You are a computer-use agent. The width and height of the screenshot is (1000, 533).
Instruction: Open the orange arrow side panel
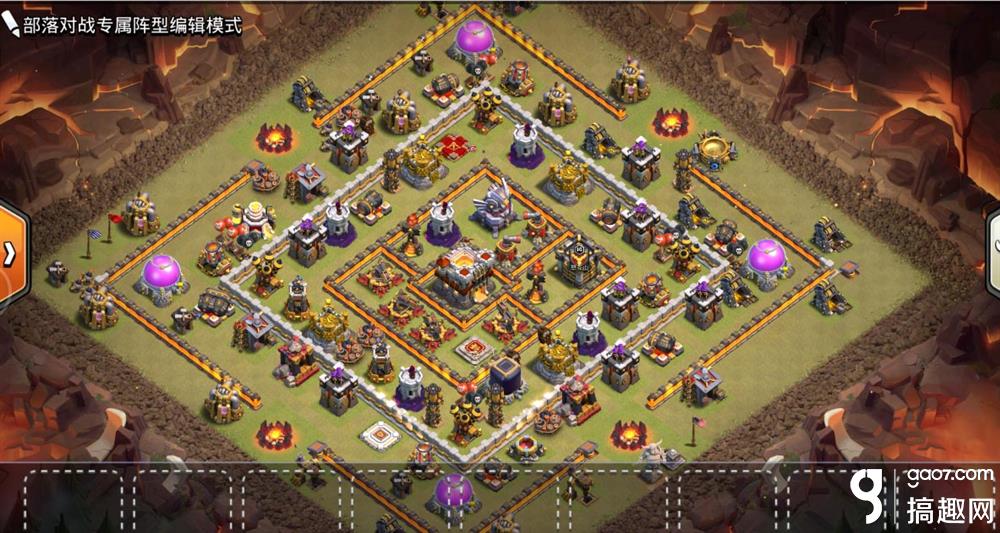pyautogui.click(x=7, y=249)
